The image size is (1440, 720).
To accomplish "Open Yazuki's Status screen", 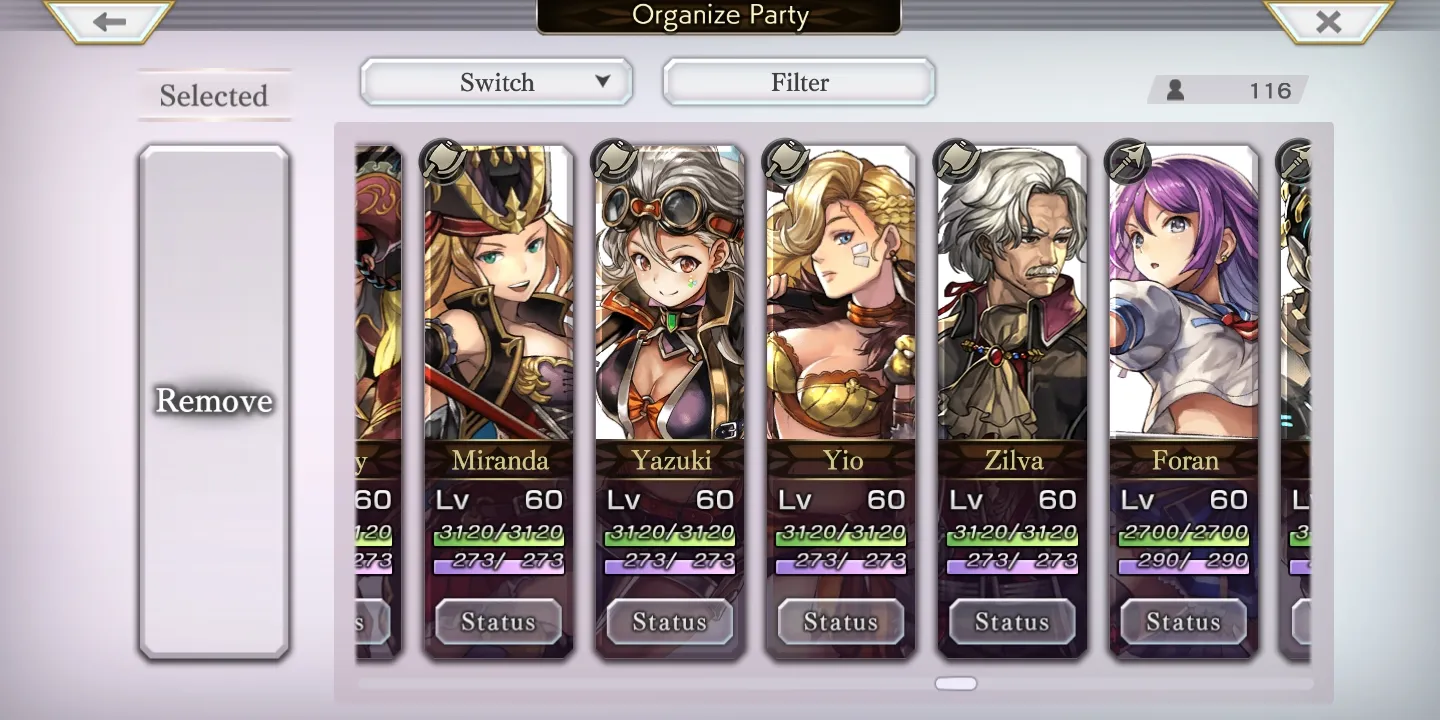I will pyautogui.click(x=669, y=622).
